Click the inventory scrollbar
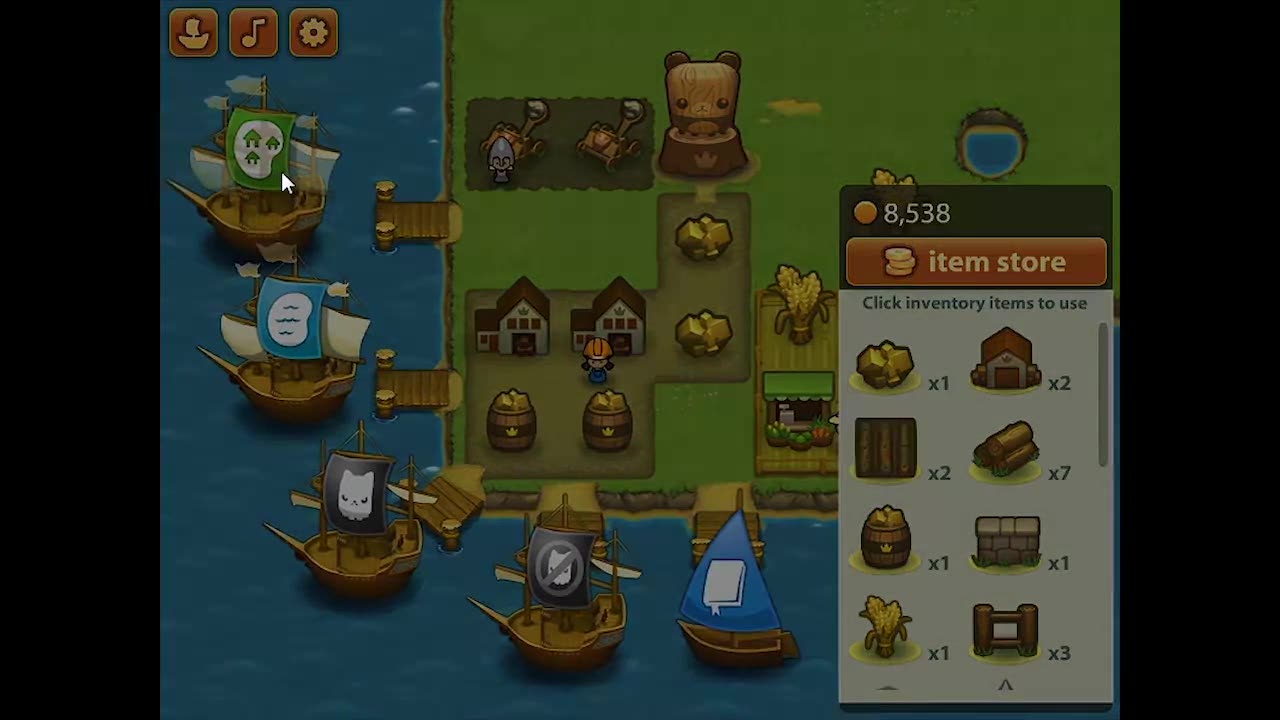The image size is (1280, 720). pyautogui.click(x=1103, y=395)
